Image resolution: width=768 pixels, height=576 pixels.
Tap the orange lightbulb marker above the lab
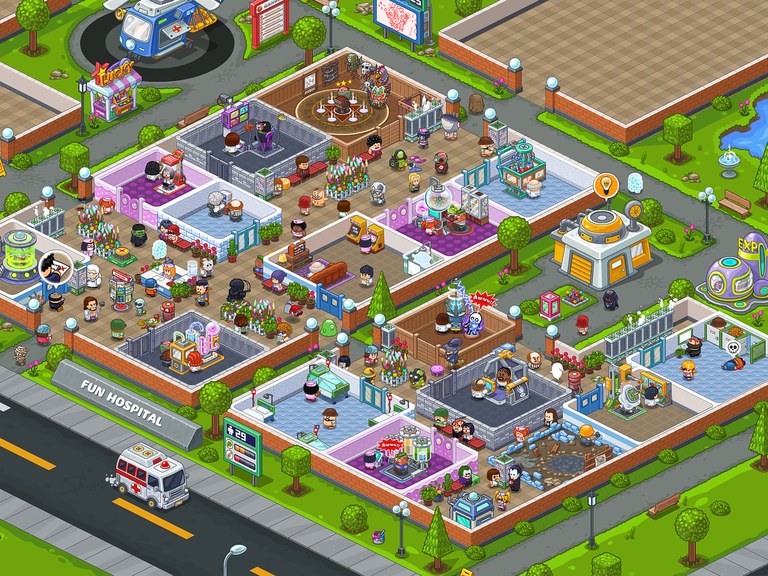(604, 186)
